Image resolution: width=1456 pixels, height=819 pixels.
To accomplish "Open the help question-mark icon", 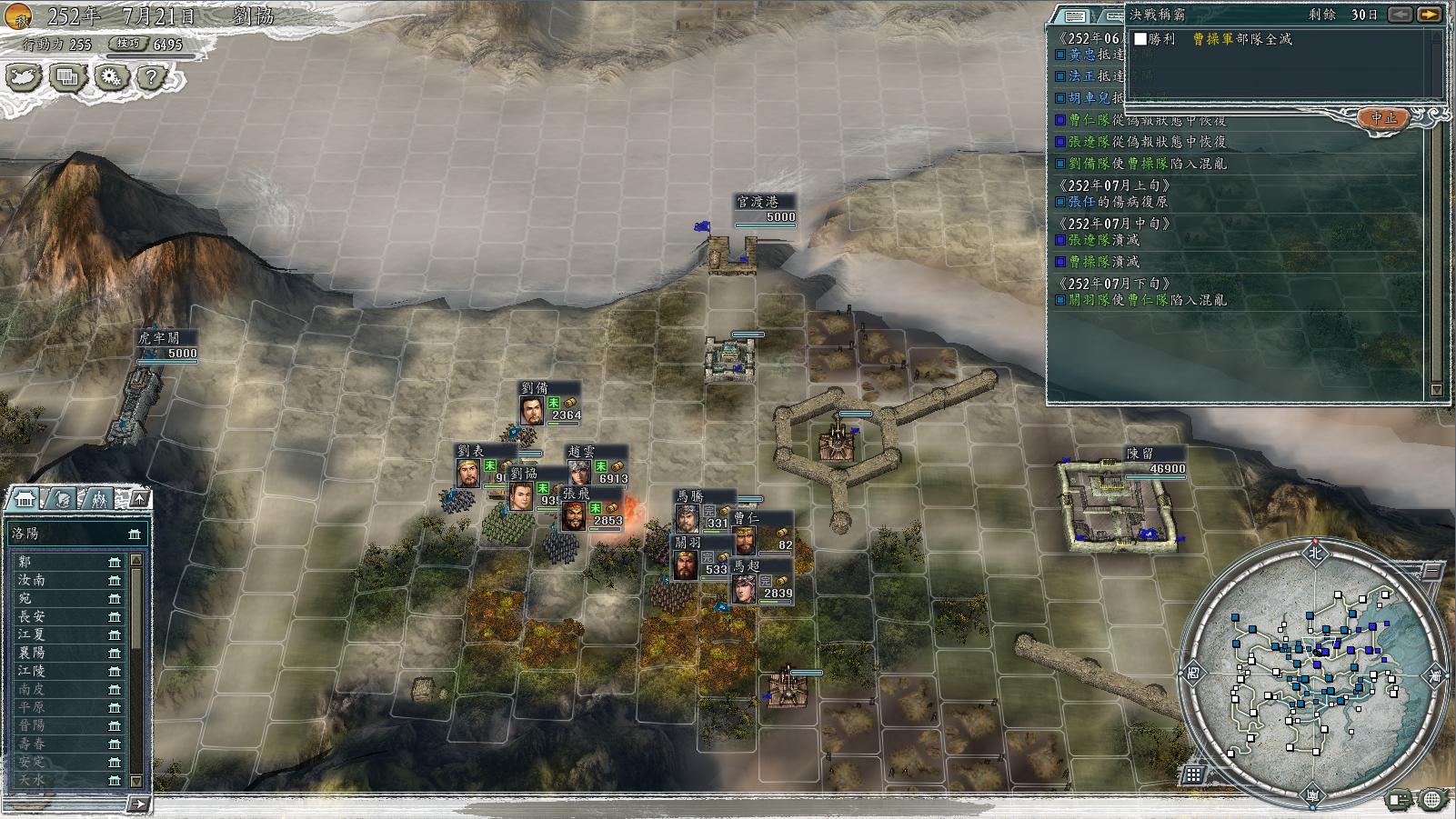I will [150, 77].
